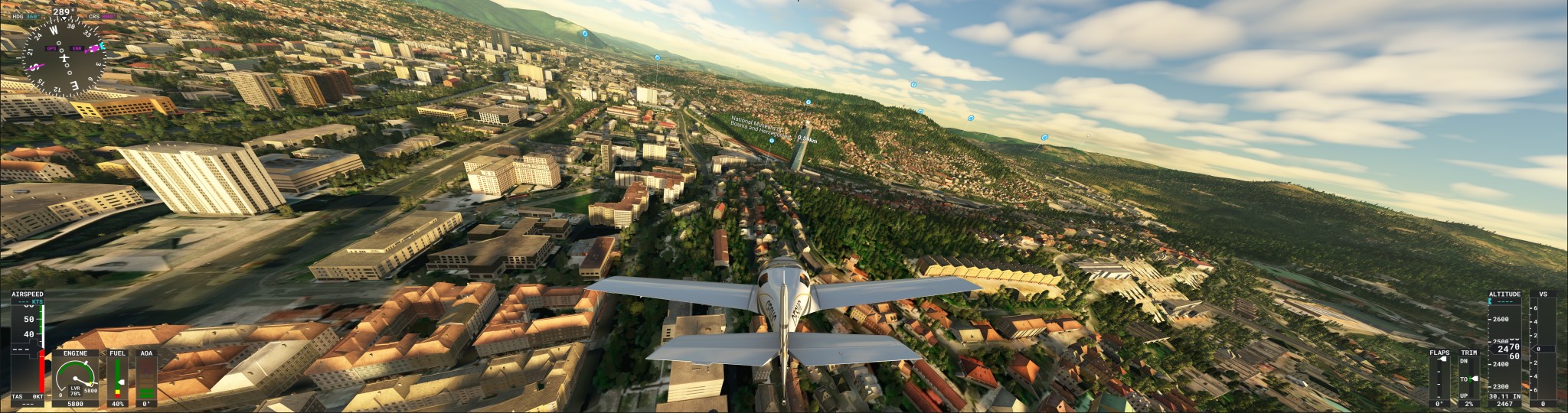Click the FUEL level gauge
1568x413 pixels.
117,378
